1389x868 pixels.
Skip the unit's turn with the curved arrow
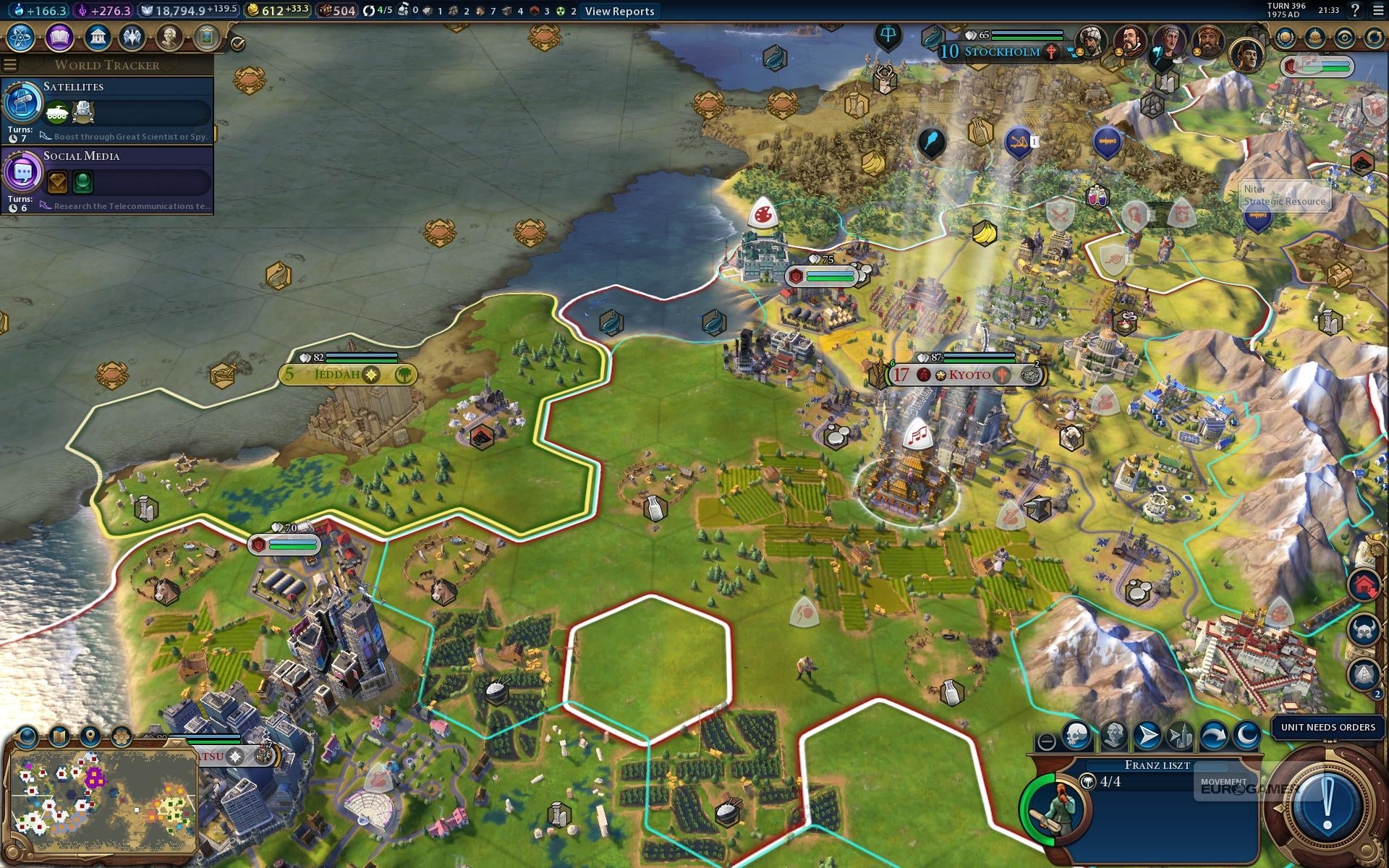[1213, 736]
